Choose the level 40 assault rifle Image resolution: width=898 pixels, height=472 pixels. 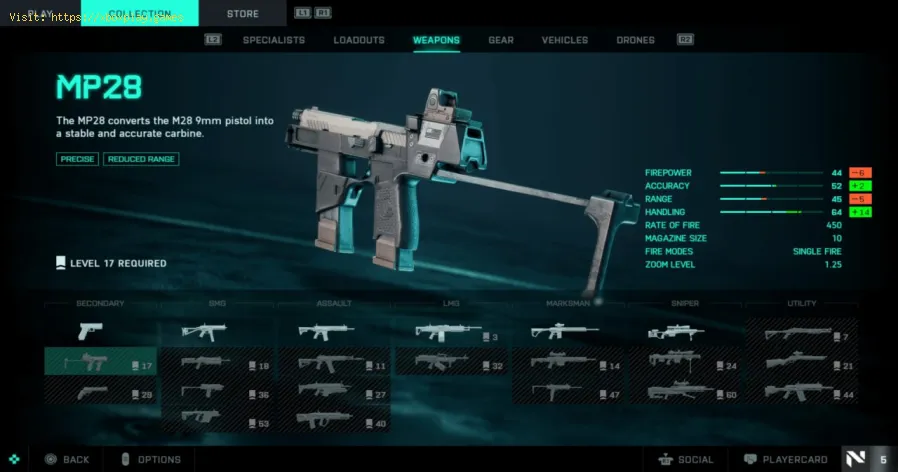click(333, 419)
